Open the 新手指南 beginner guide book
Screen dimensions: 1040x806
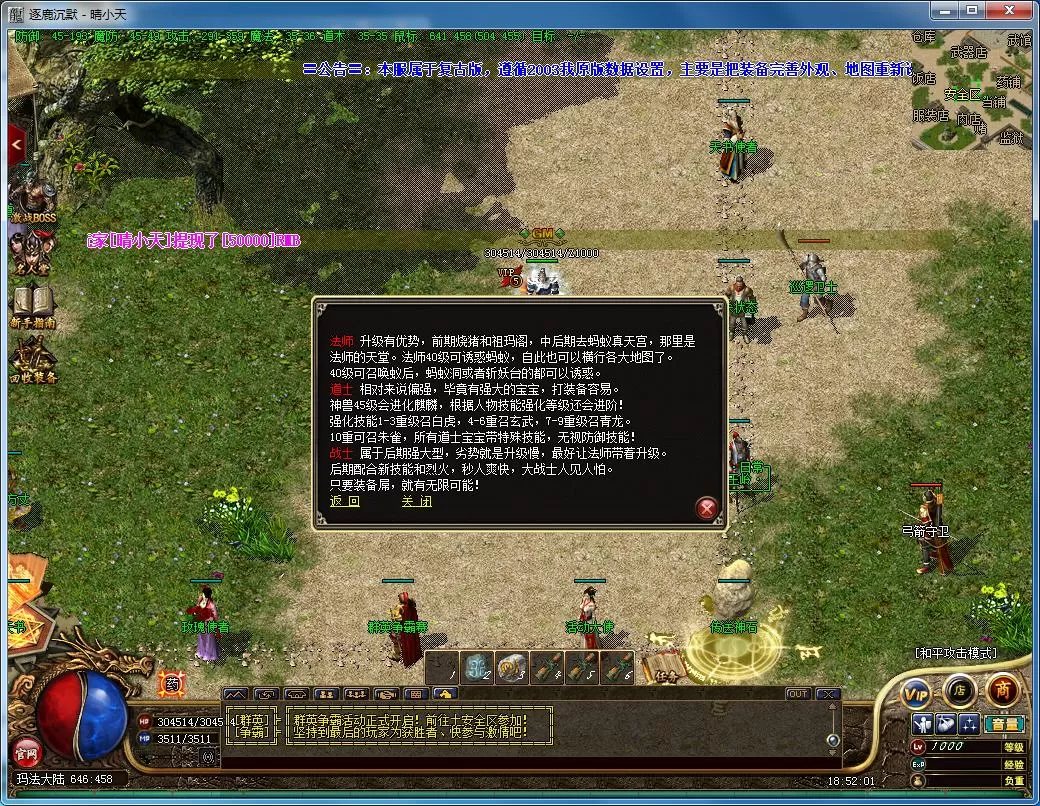(x=32, y=305)
